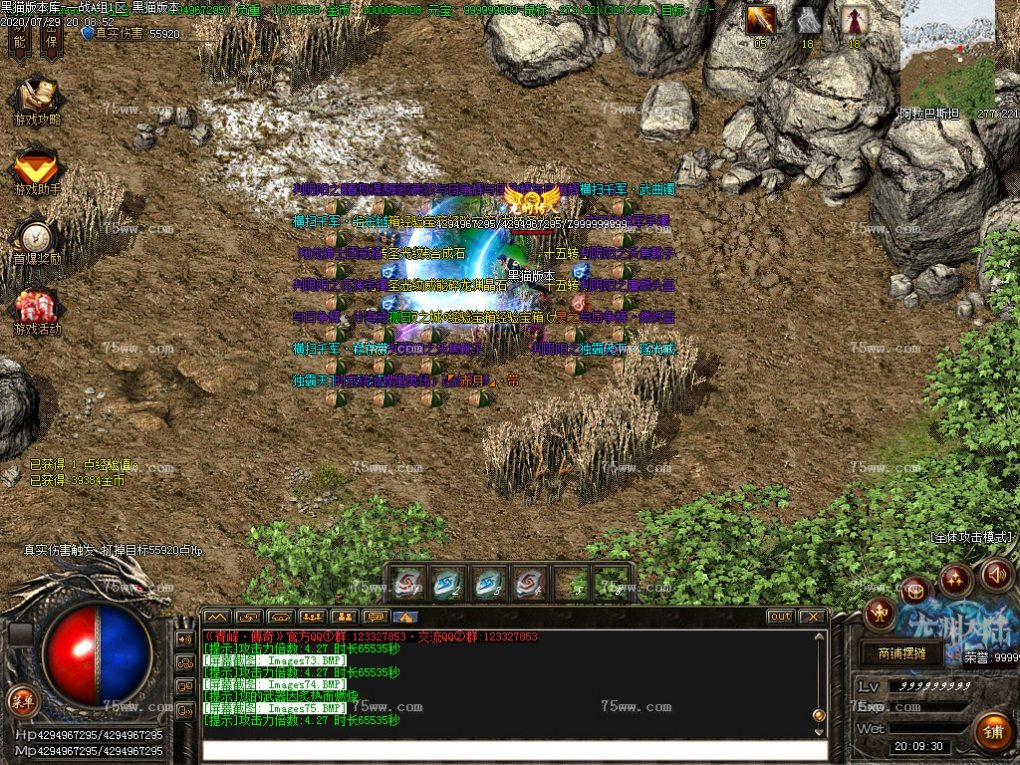Click the chat window's 'out' button
This screenshot has height=765, width=1020.
(x=780, y=617)
